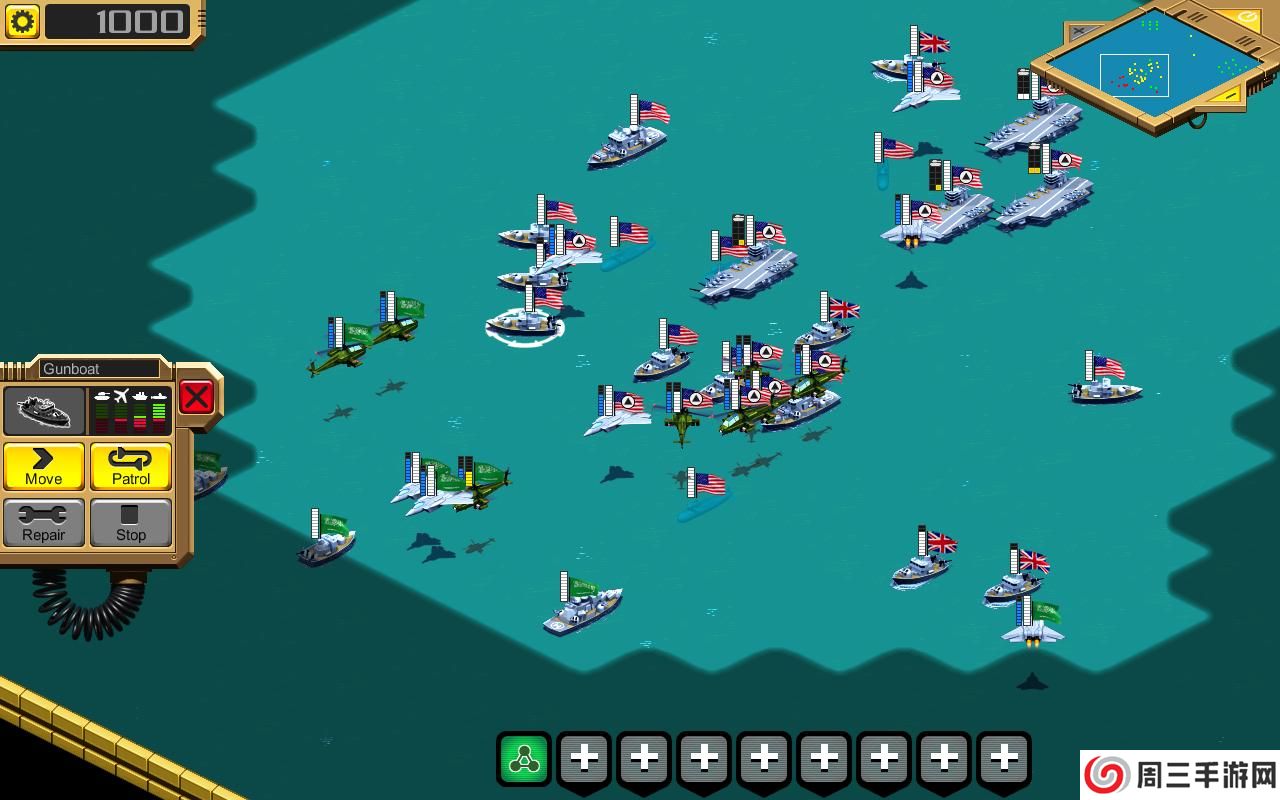The height and width of the screenshot is (800, 1280).
Task: Click the yellow power-symbol button on the minimap
Action: (x=1246, y=17)
